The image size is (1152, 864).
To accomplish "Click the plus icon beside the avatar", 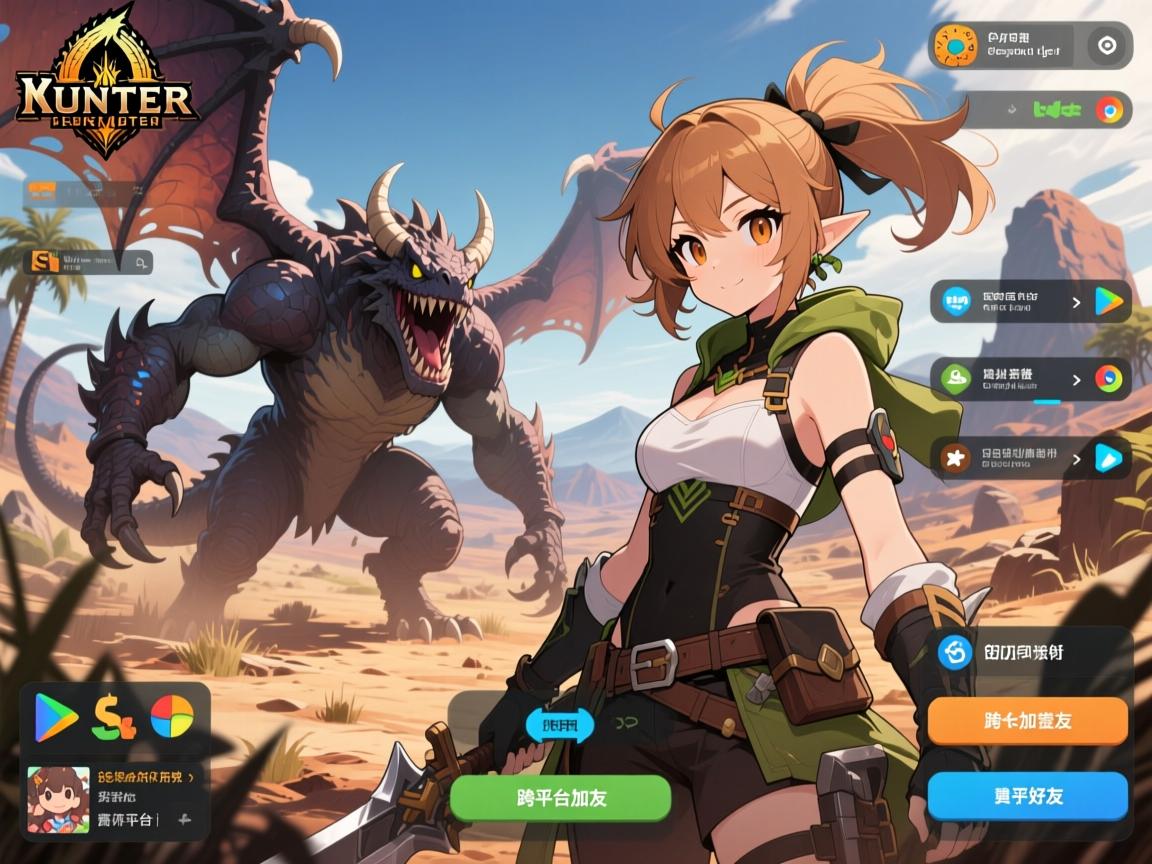I will 184,820.
